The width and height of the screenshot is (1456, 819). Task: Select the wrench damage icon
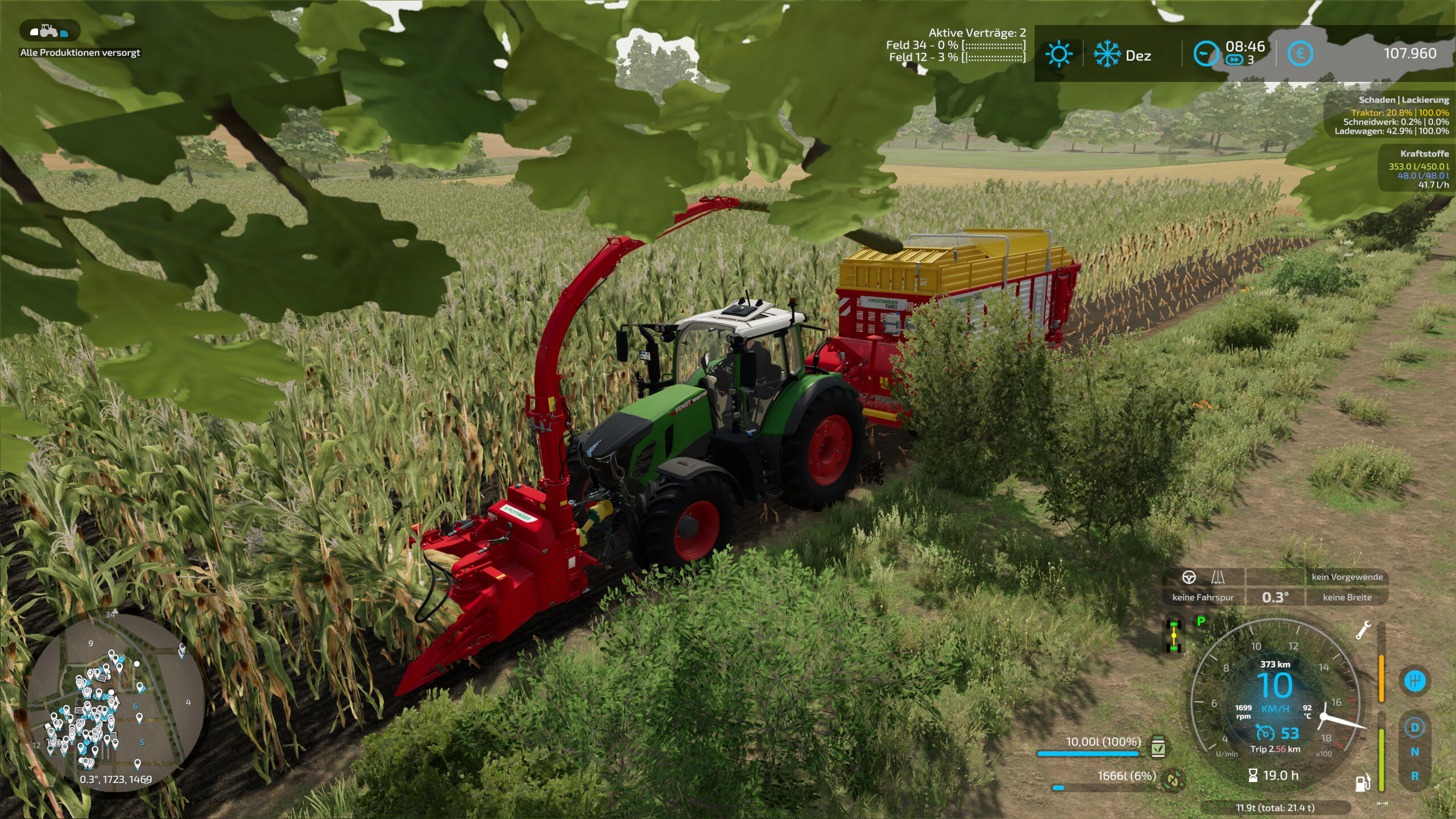pyautogui.click(x=1363, y=631)
